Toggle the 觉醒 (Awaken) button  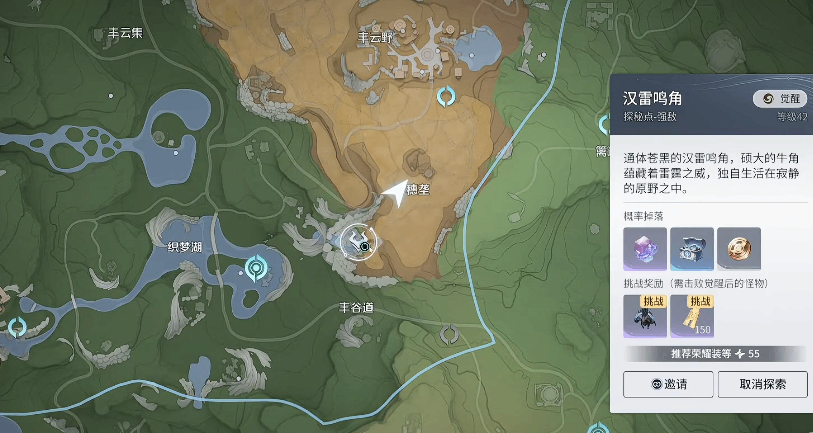pyautogui.click(x=779, y=98)
